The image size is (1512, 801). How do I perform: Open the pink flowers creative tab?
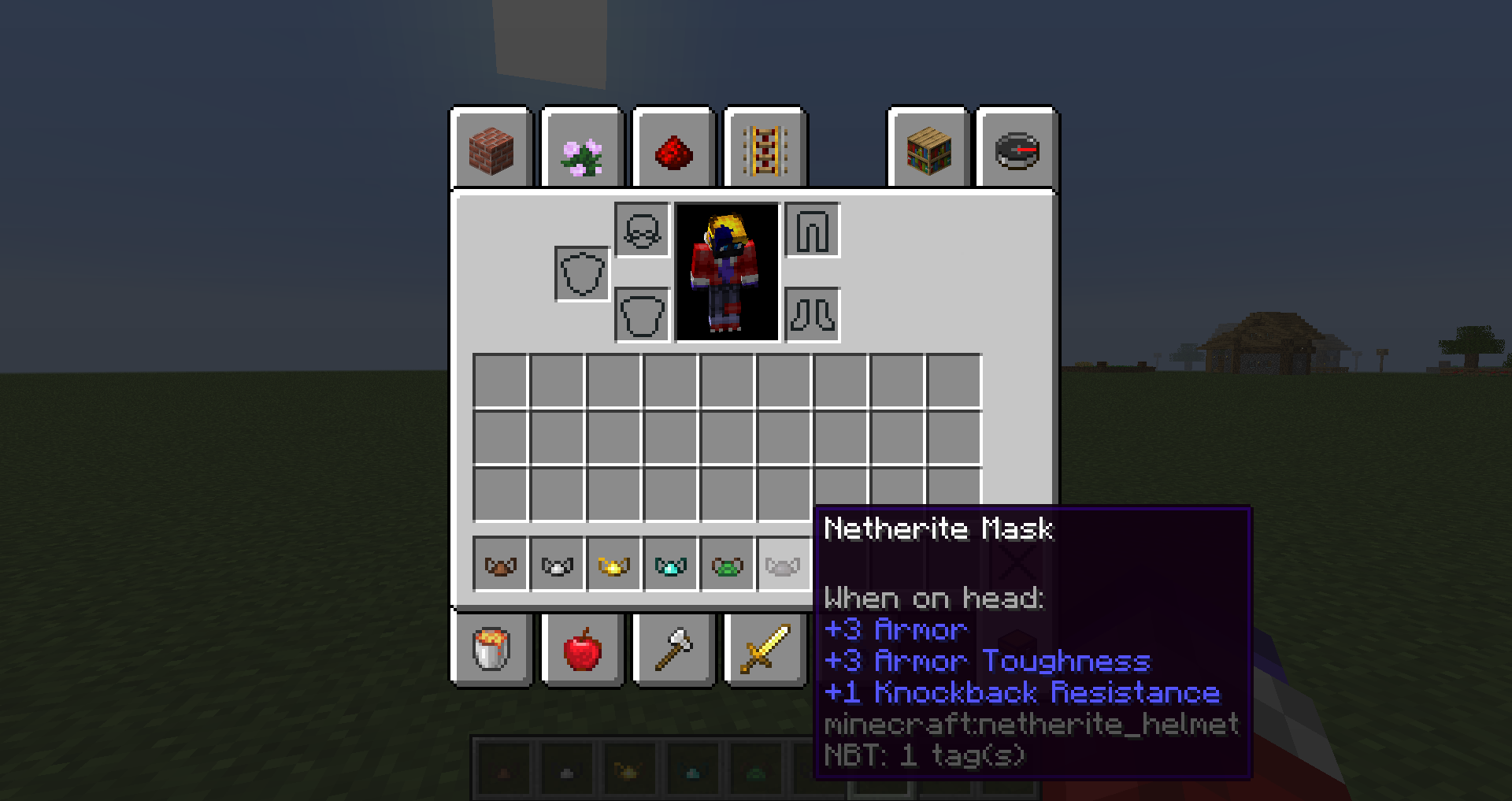pyautogui.click(x=583, y=150)
